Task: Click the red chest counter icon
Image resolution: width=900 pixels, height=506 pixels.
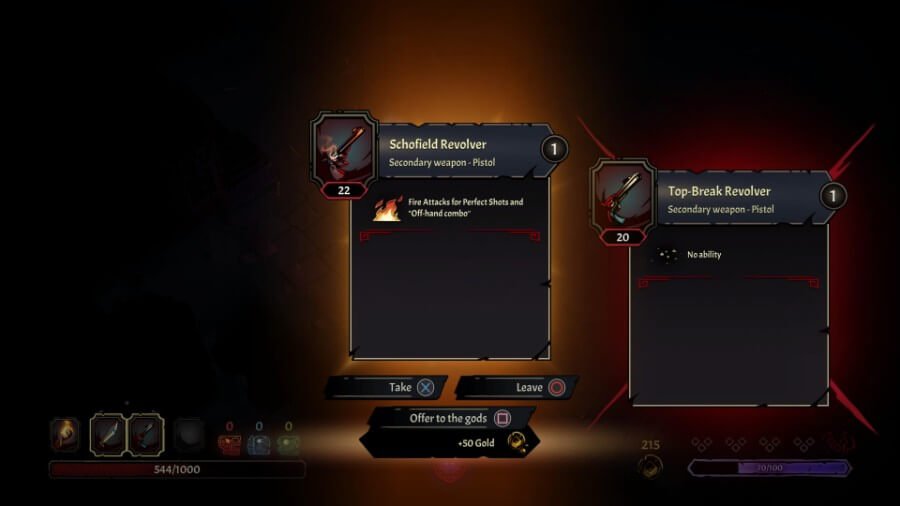Action: pyautogui.click(x=229, y=445)
